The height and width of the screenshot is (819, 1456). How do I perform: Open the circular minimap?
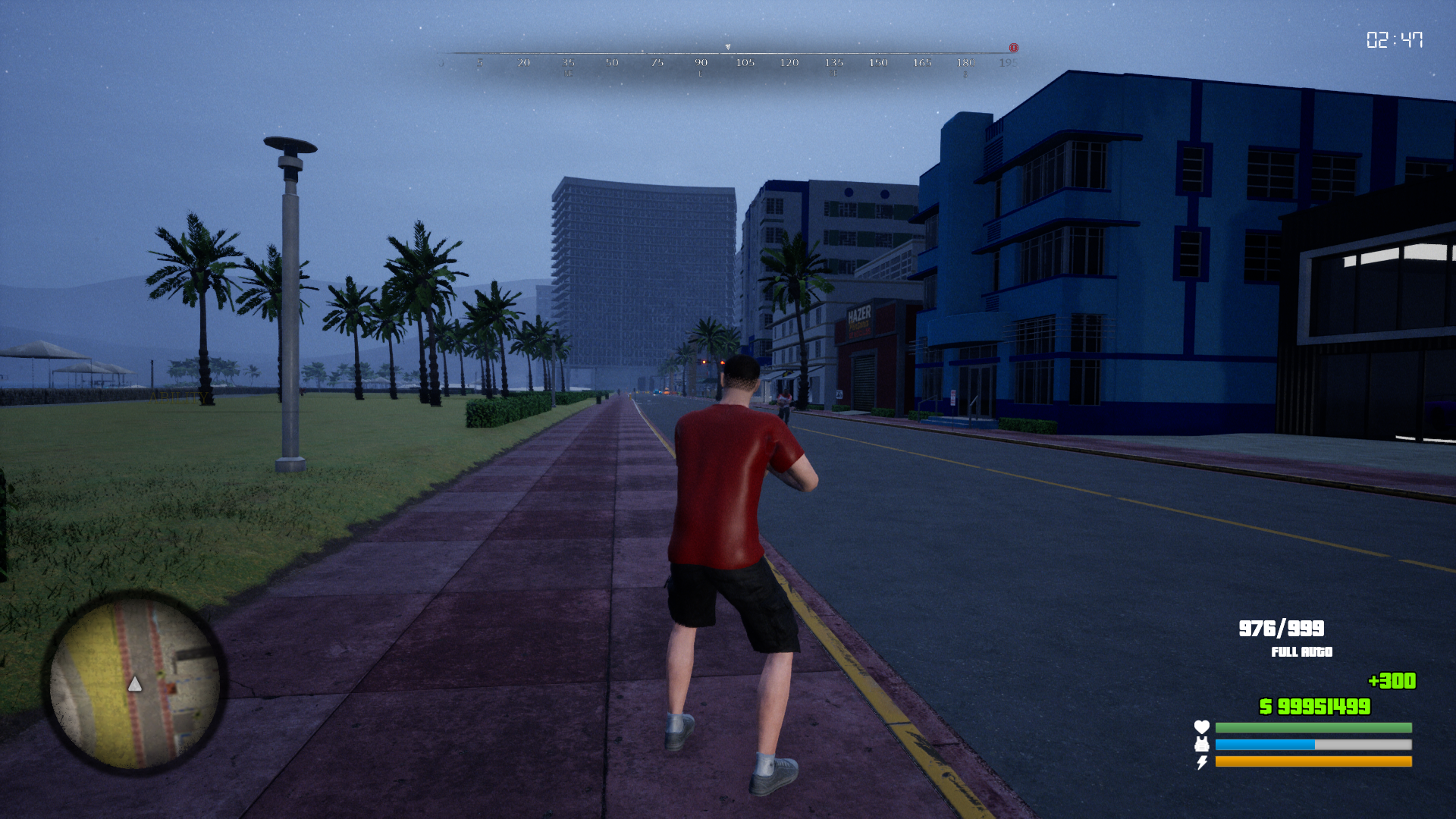(x=135, y=683)
